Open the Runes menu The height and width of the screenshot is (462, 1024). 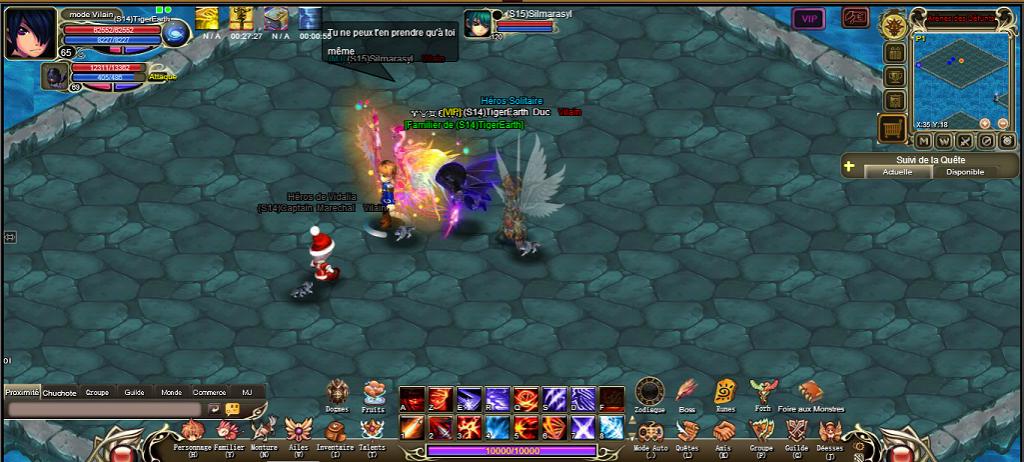(725, 391)
